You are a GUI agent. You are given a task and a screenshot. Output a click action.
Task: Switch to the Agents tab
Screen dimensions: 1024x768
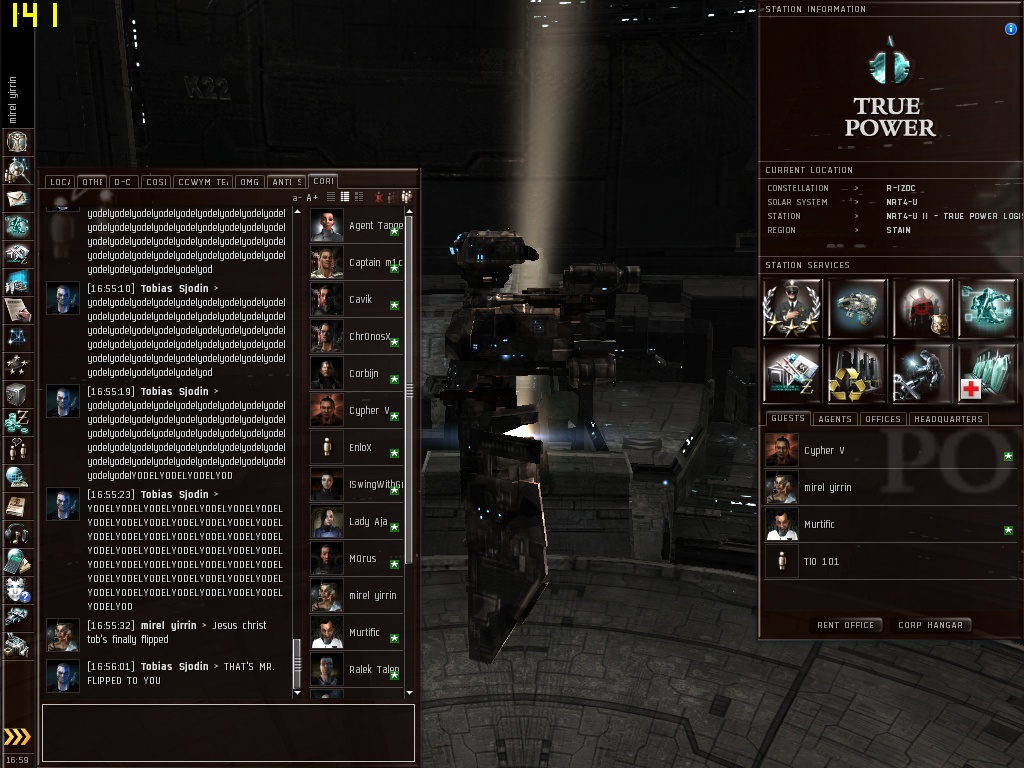click(x=834, y=419)
